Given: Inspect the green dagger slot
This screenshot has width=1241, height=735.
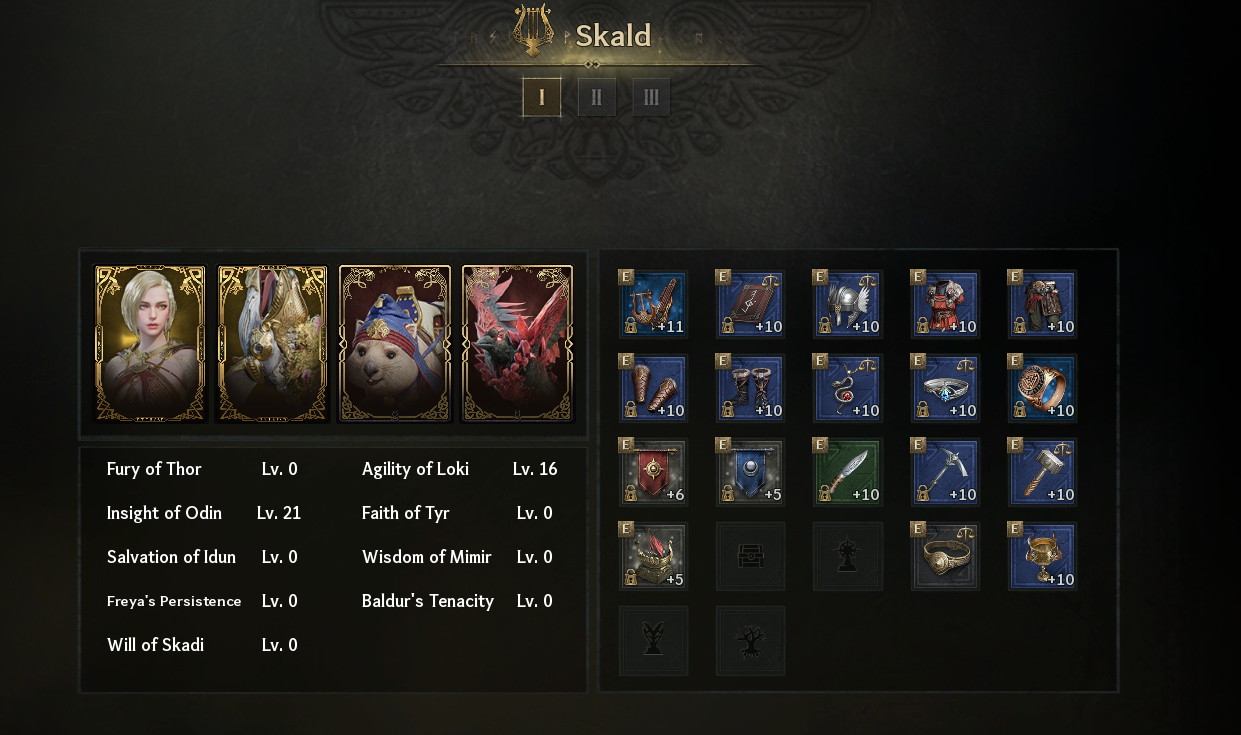Looking at the screenshot, I should (x=847, y=472).
